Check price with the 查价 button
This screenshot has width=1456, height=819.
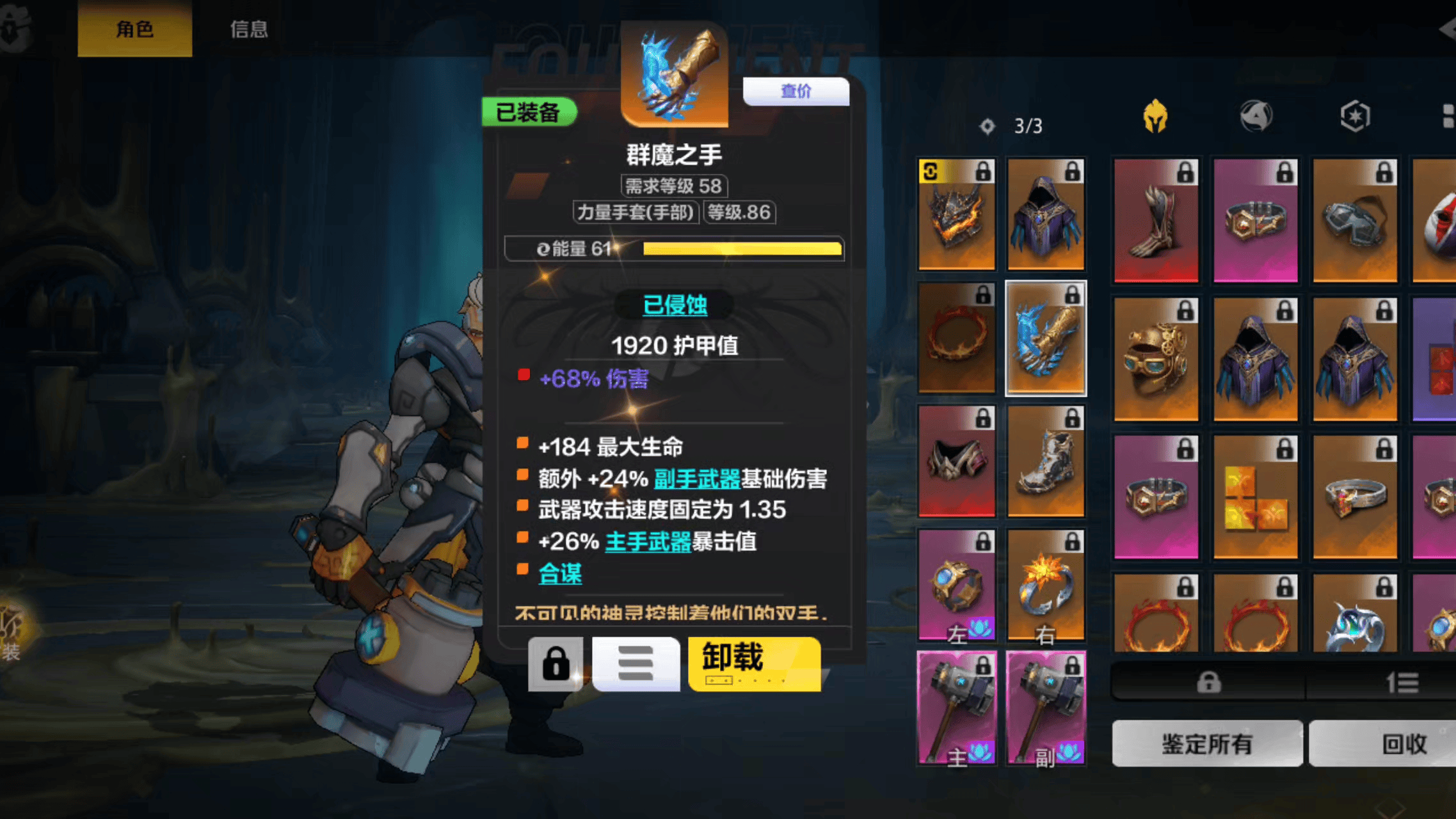(796, 91)
